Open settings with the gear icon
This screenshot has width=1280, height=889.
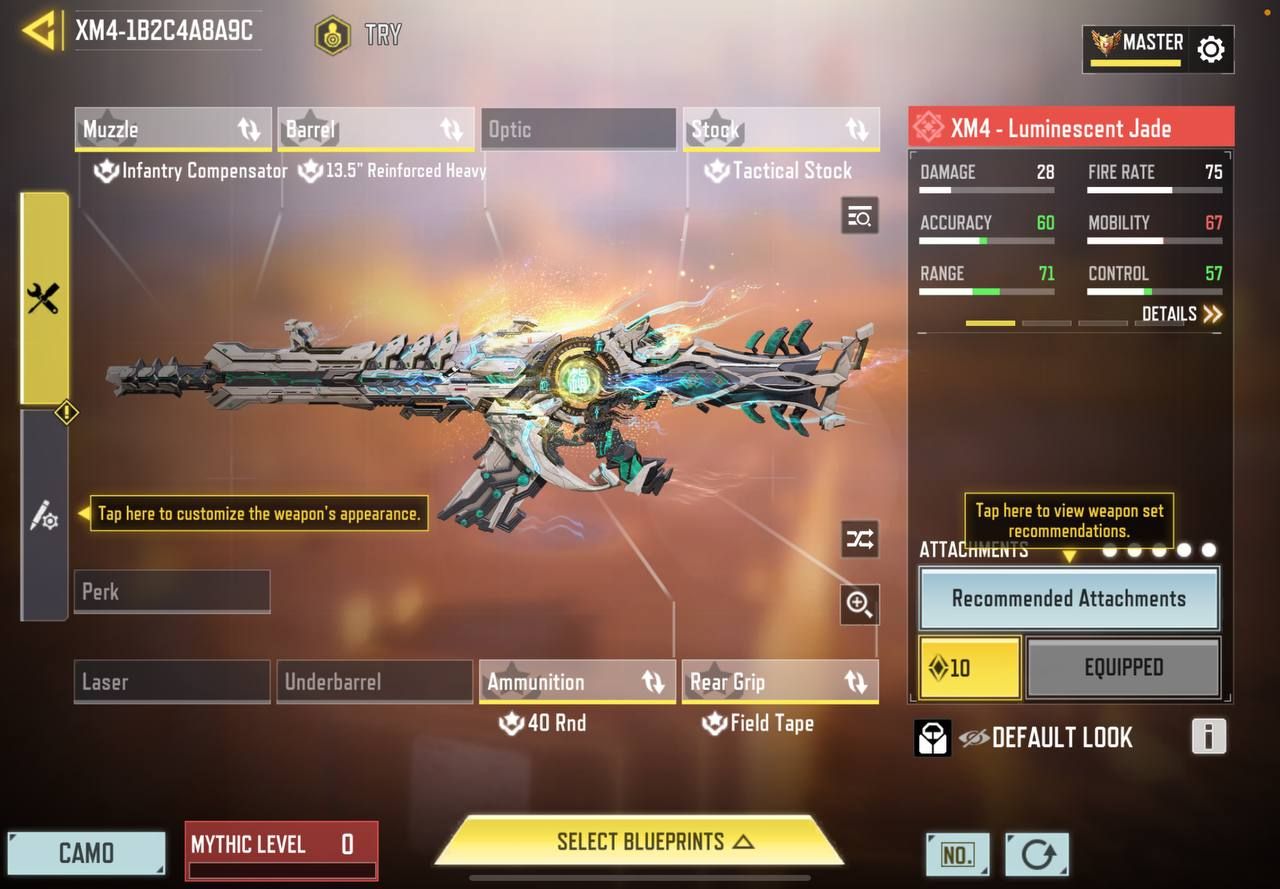[1210, 49]
